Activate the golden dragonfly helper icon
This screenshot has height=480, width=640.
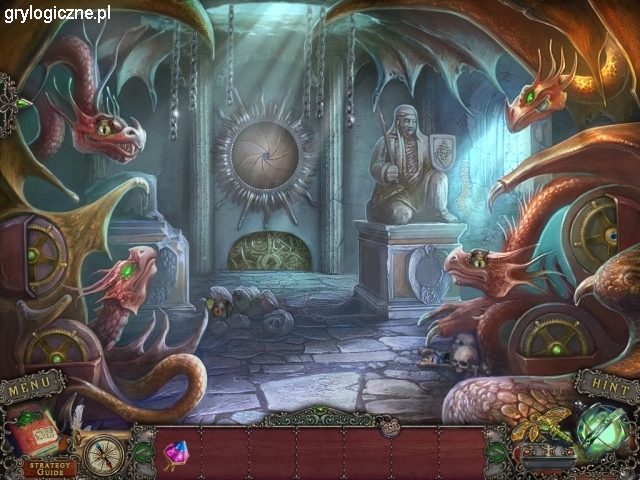point(541,423)
